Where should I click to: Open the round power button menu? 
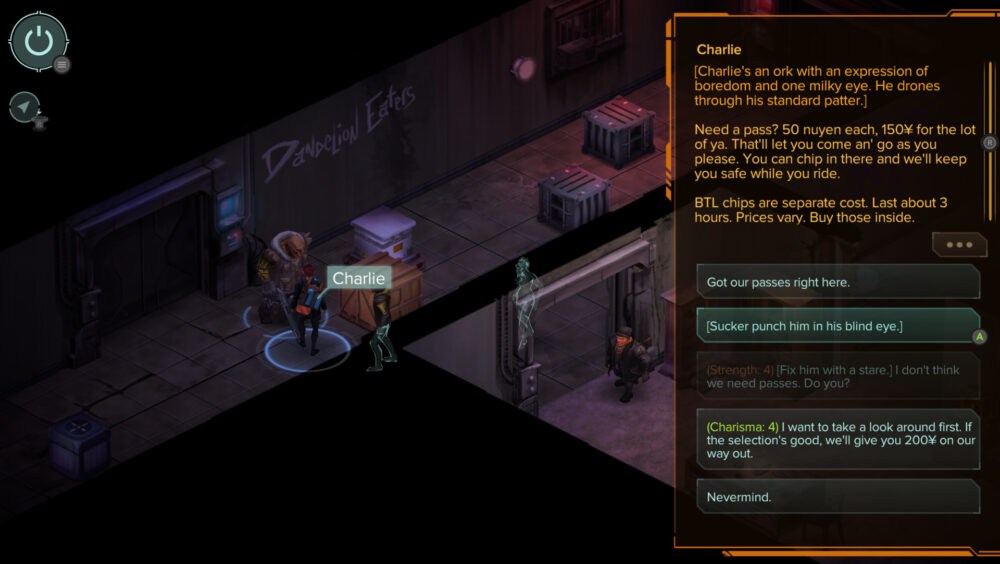[38, 42]
